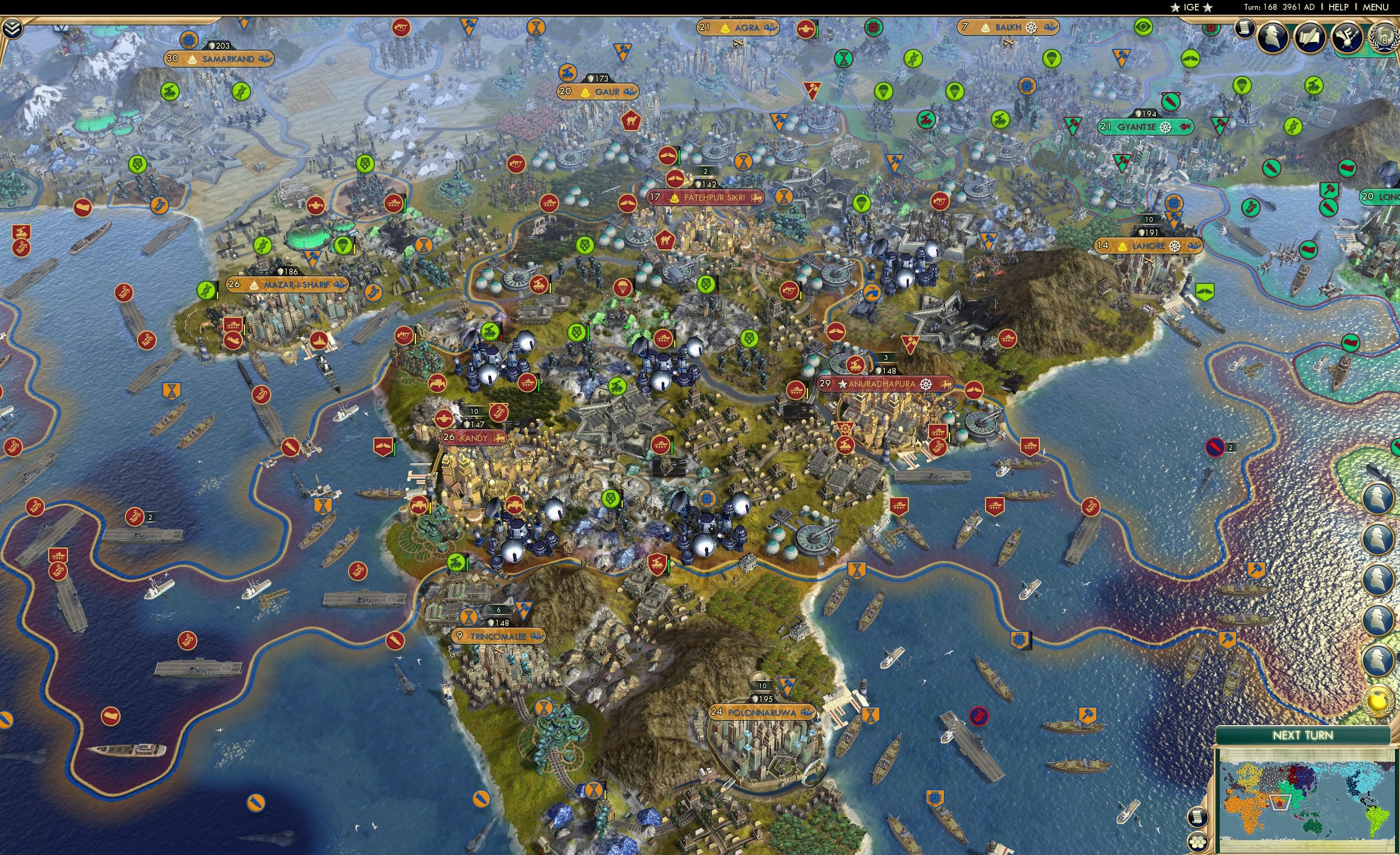1400x855 pixels.
Task: Click the orange computer-chip resource icon near Samarkand
Action: (189, 40)
